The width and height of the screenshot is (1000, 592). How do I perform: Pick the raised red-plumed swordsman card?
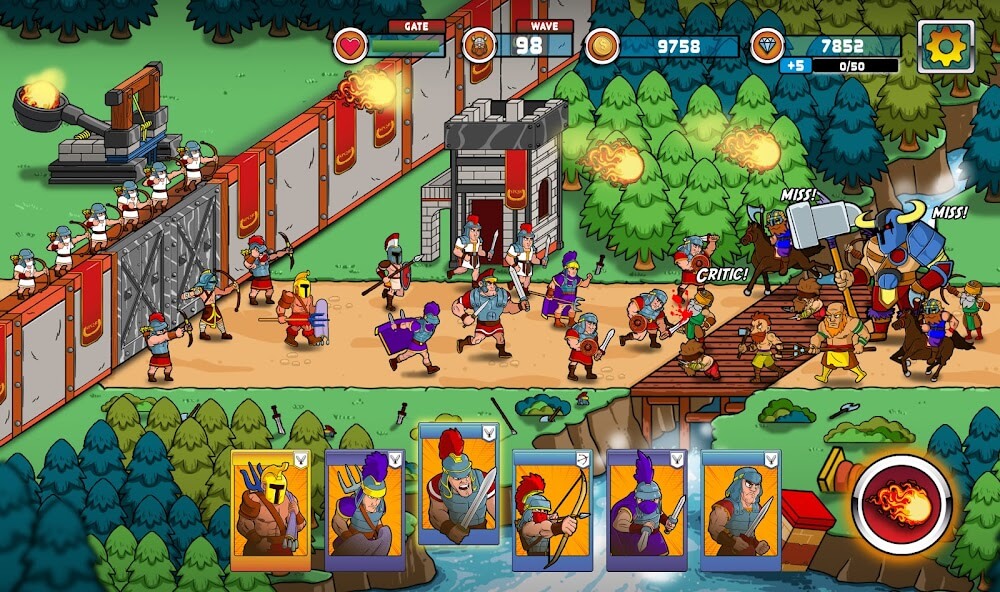coord(458,484)
